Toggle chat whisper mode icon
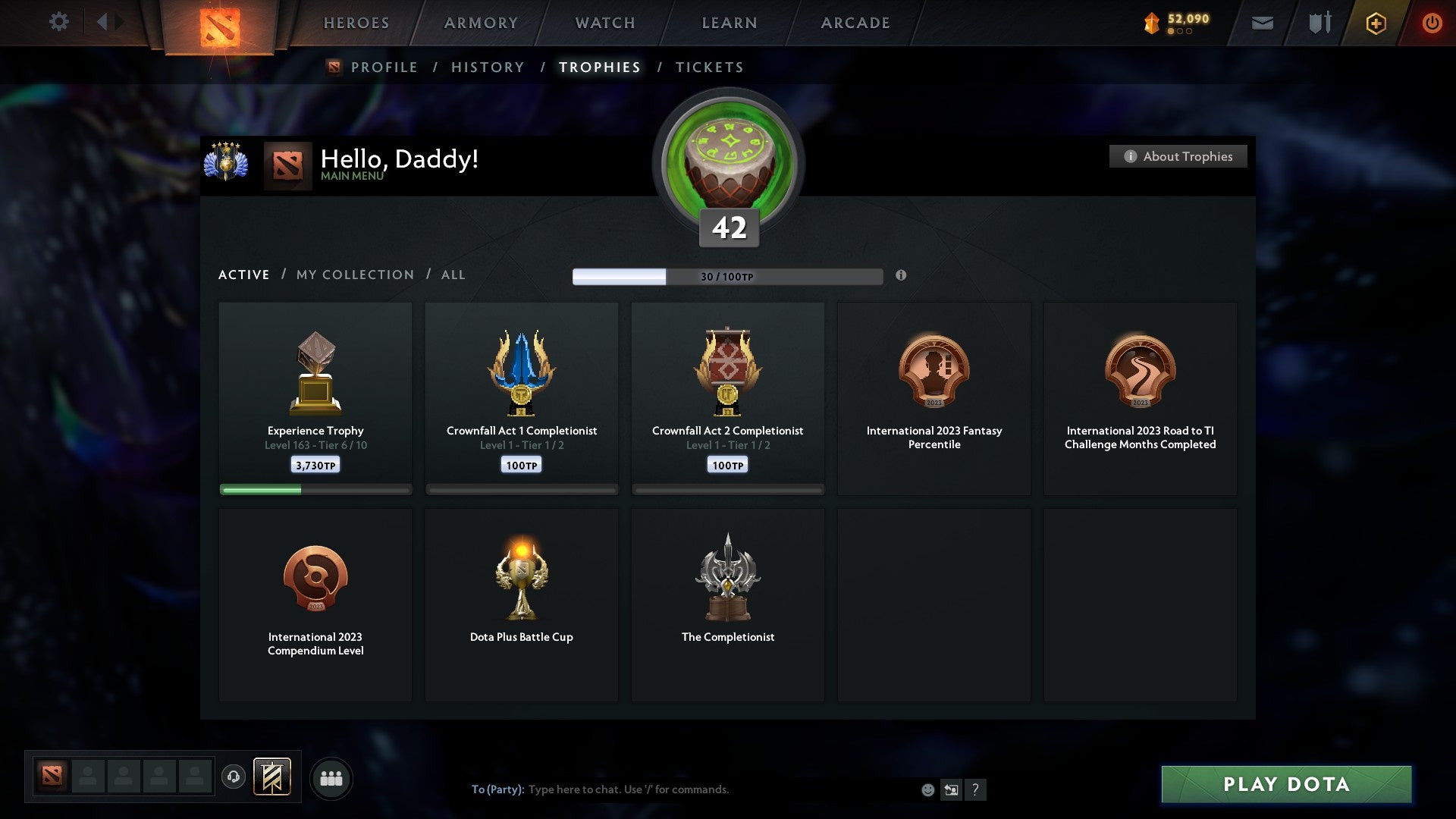 (952, 789)
